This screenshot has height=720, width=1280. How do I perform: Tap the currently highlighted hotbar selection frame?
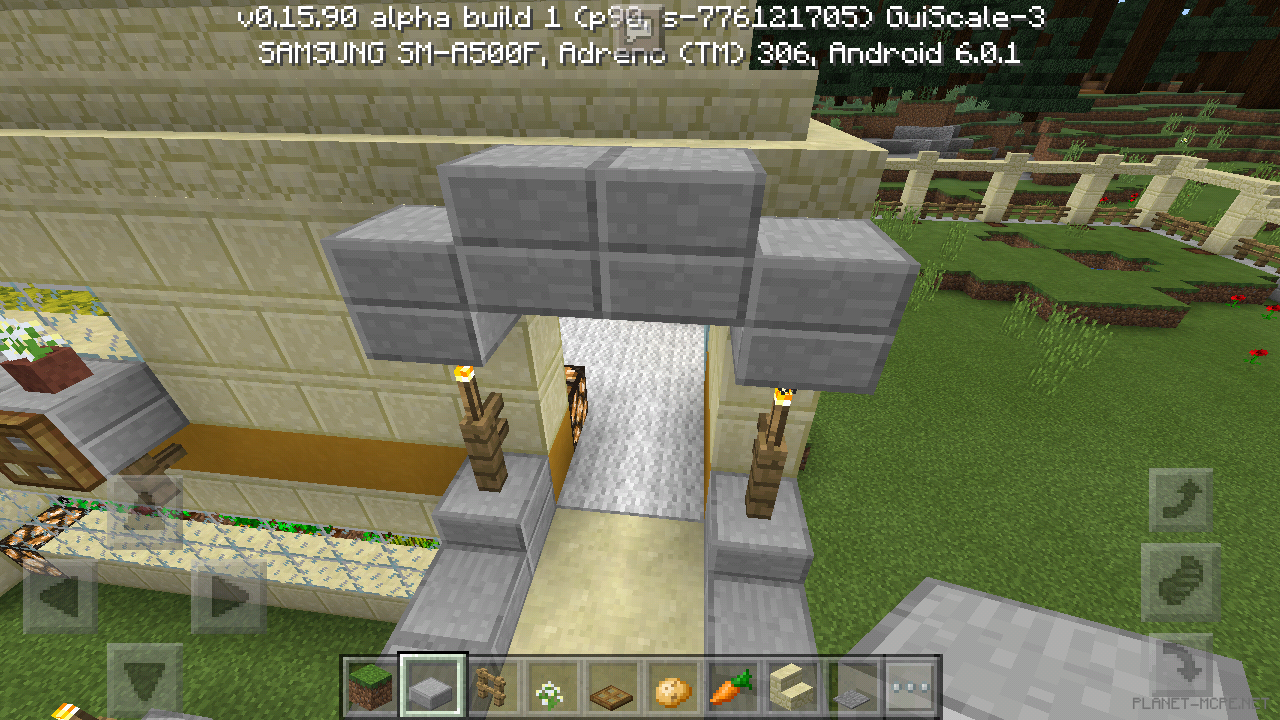tap(430, 688)
